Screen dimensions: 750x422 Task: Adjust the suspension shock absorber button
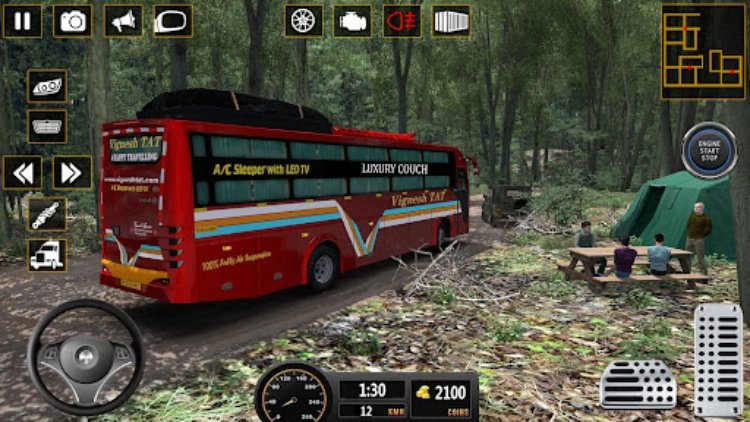[x=47, y=214]
